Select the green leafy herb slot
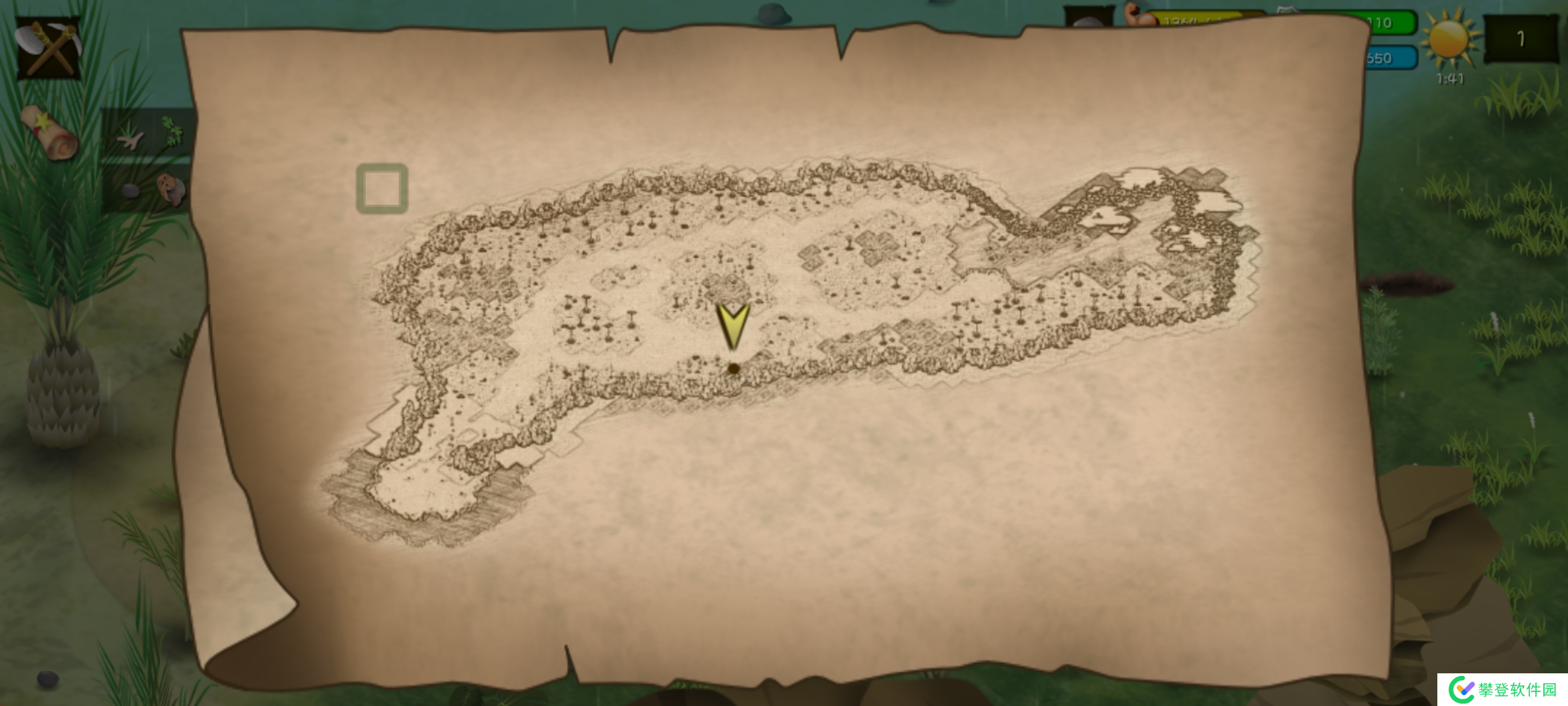The width and height of the screenshot is (1568, 706). pyautogui.click(x=172, y=130)
